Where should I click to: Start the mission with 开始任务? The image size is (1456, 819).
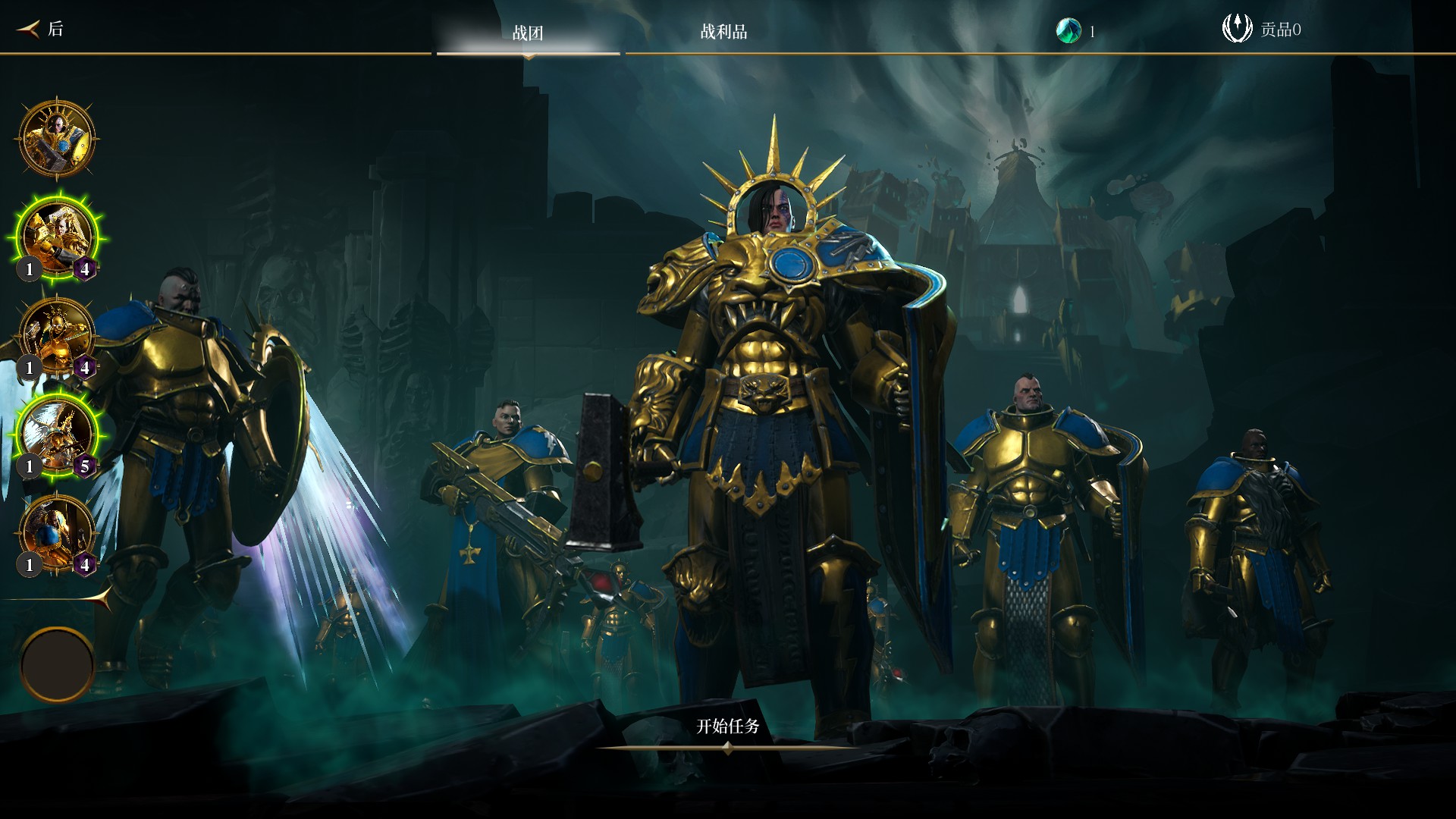727,726
